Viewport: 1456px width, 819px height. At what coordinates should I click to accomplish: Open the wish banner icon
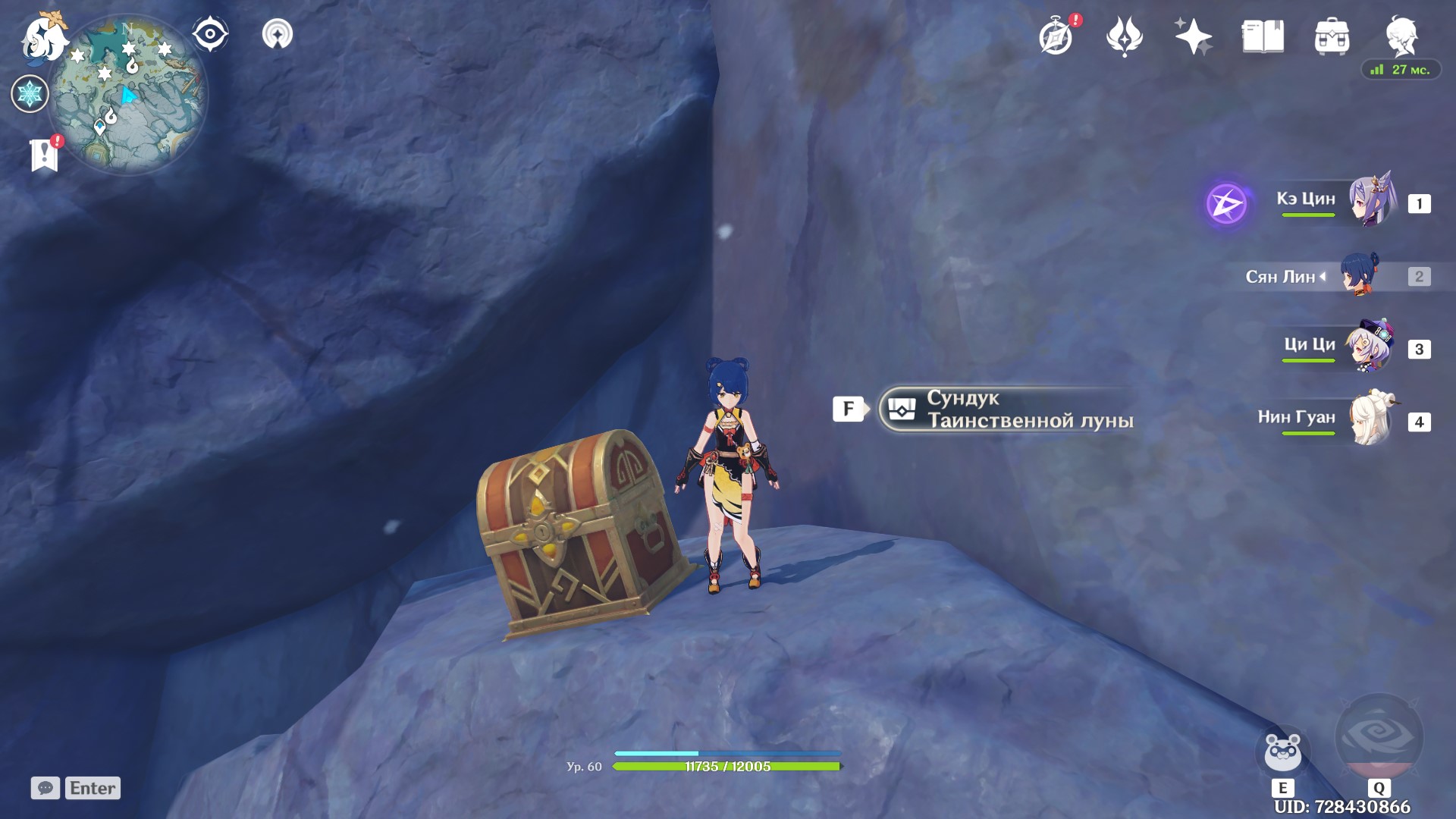pyautogui.click(x=1125, y=36)
